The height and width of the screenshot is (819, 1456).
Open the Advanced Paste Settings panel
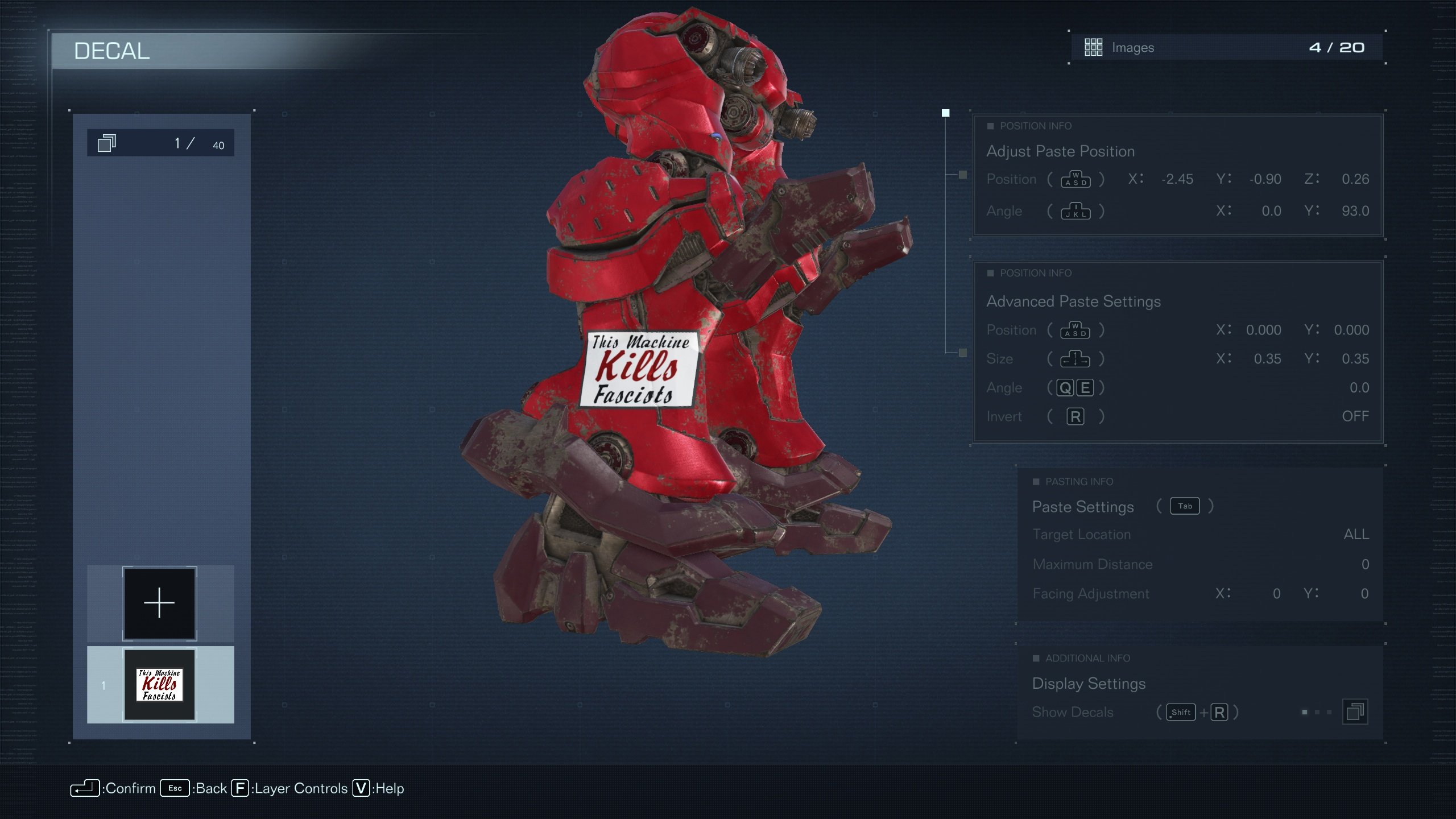[1073, 301]
